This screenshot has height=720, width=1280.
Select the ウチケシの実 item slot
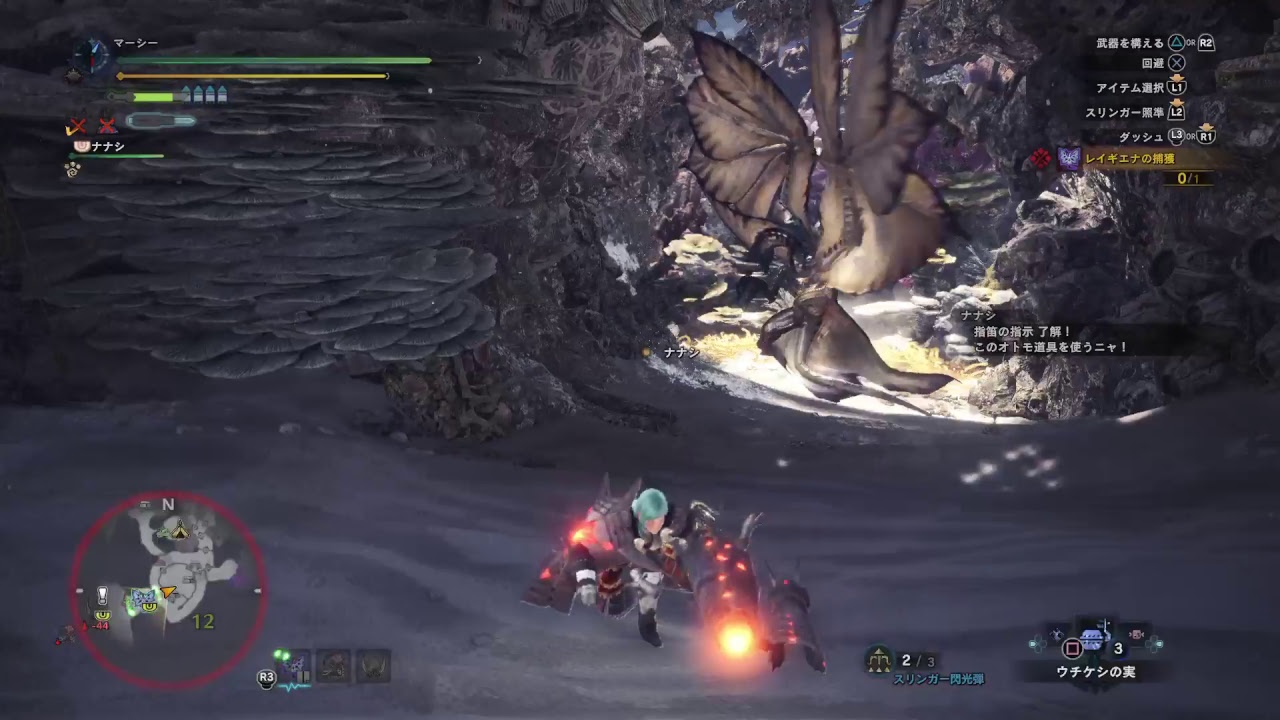(x=1093, y=641)
